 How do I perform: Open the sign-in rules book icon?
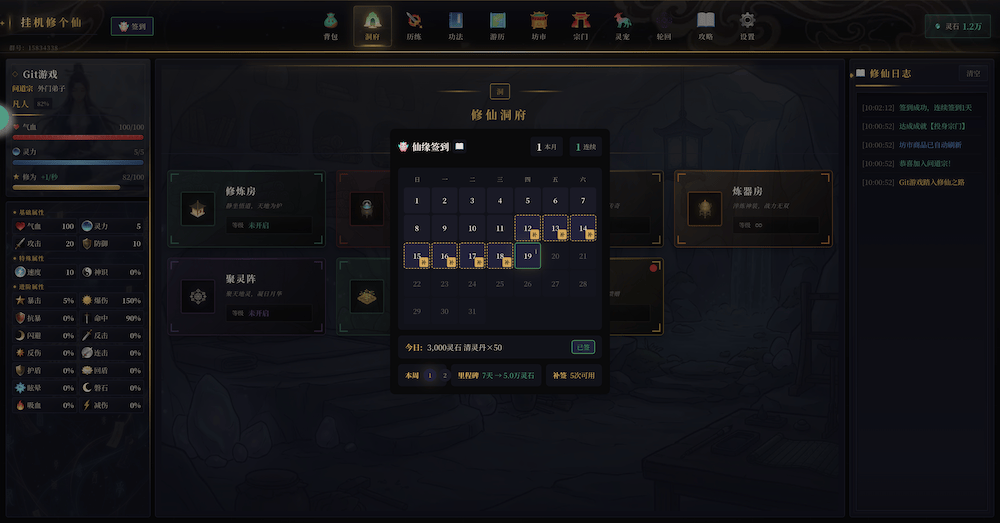tap(459, 147)
